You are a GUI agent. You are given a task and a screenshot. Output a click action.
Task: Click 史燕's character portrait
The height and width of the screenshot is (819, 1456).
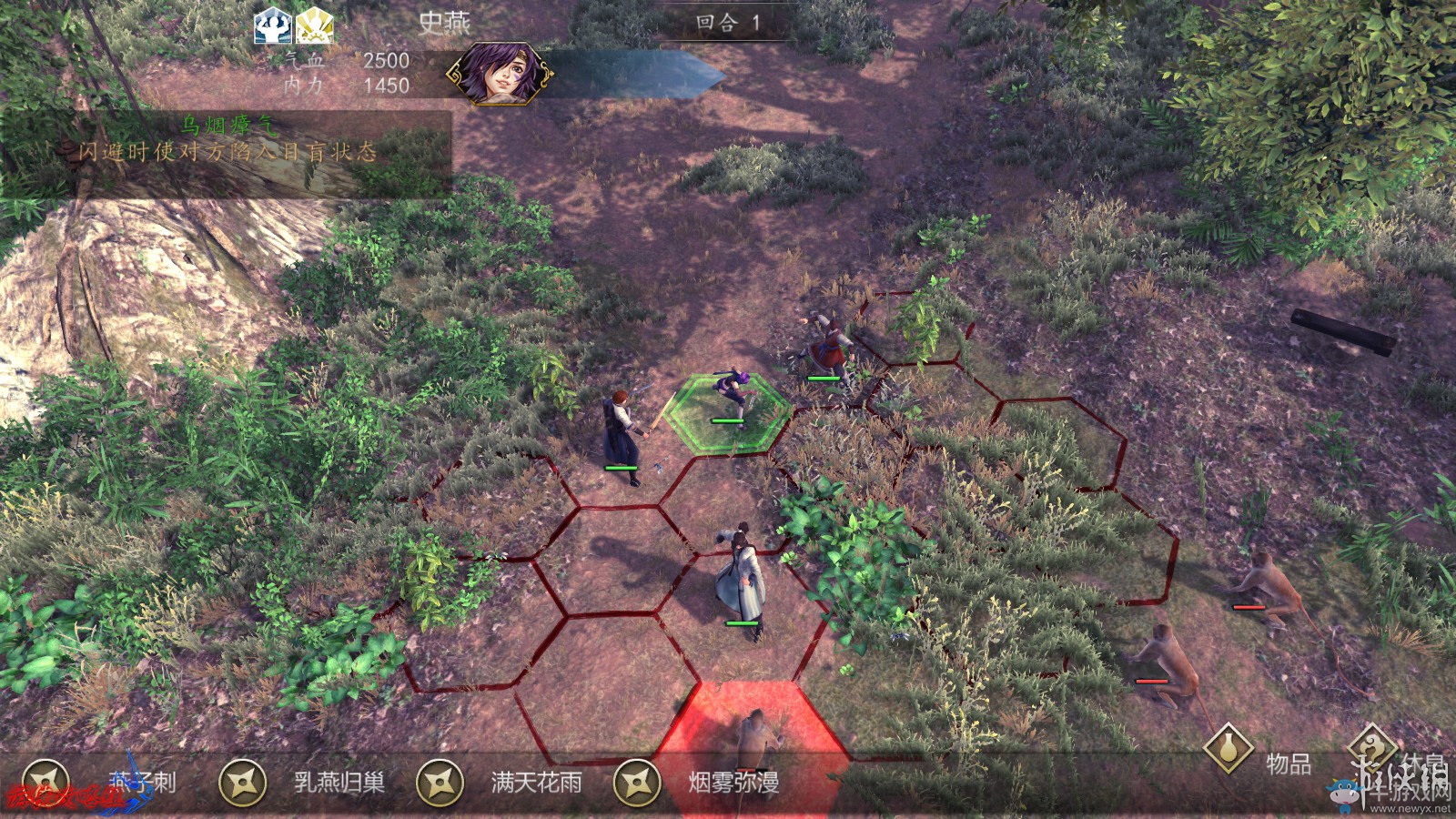[497, 73]
